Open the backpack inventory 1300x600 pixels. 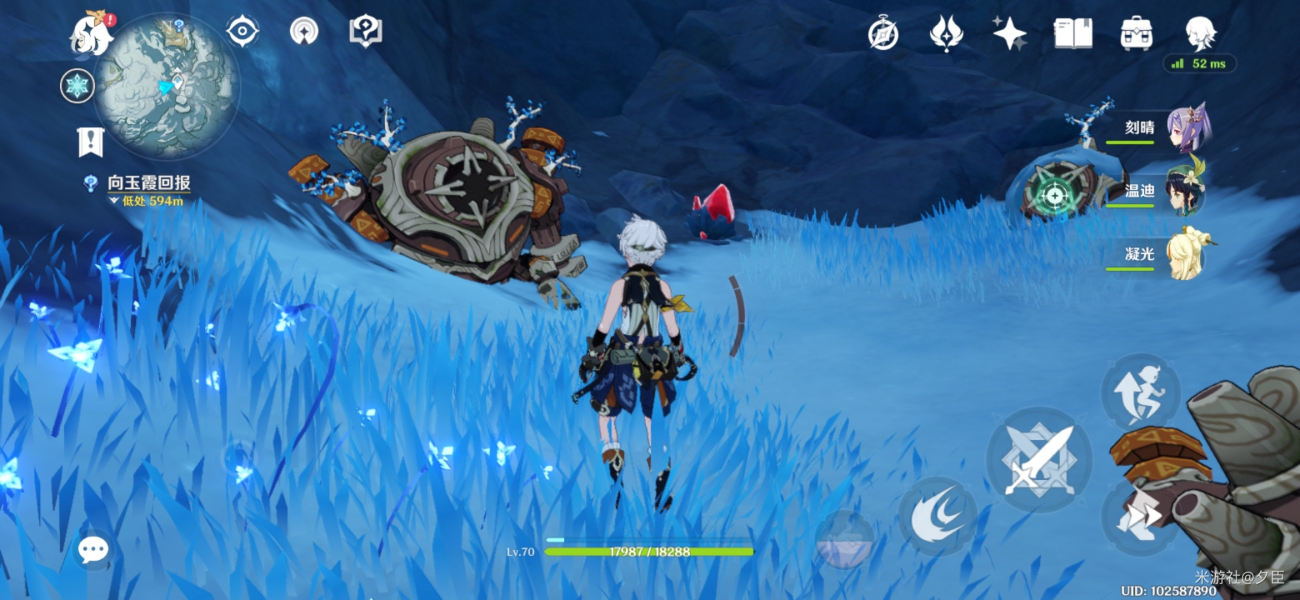1135,34
